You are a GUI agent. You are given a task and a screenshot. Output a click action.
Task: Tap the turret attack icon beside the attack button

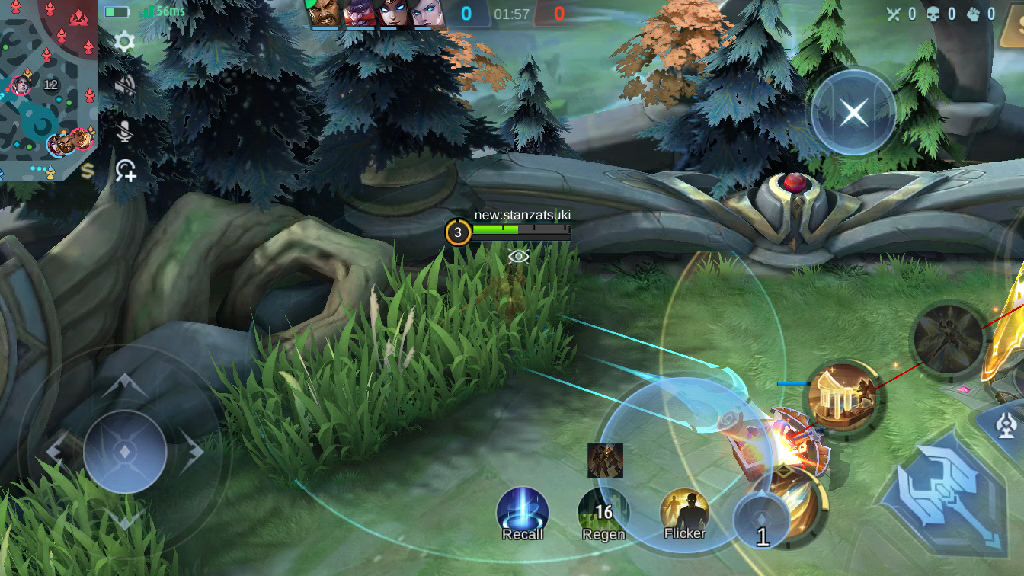click(1009, 424)
